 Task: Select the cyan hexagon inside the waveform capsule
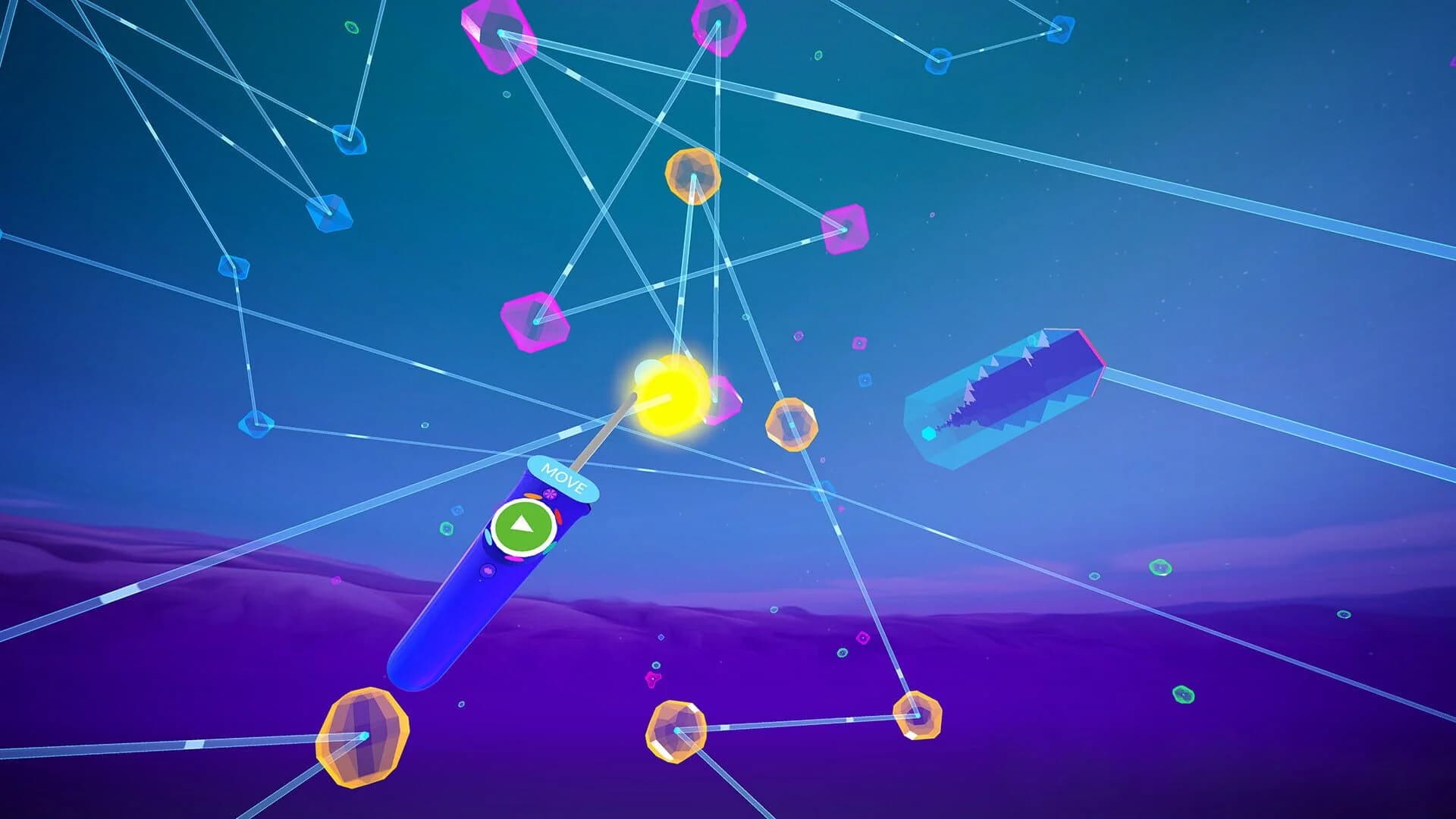point(929,434)
